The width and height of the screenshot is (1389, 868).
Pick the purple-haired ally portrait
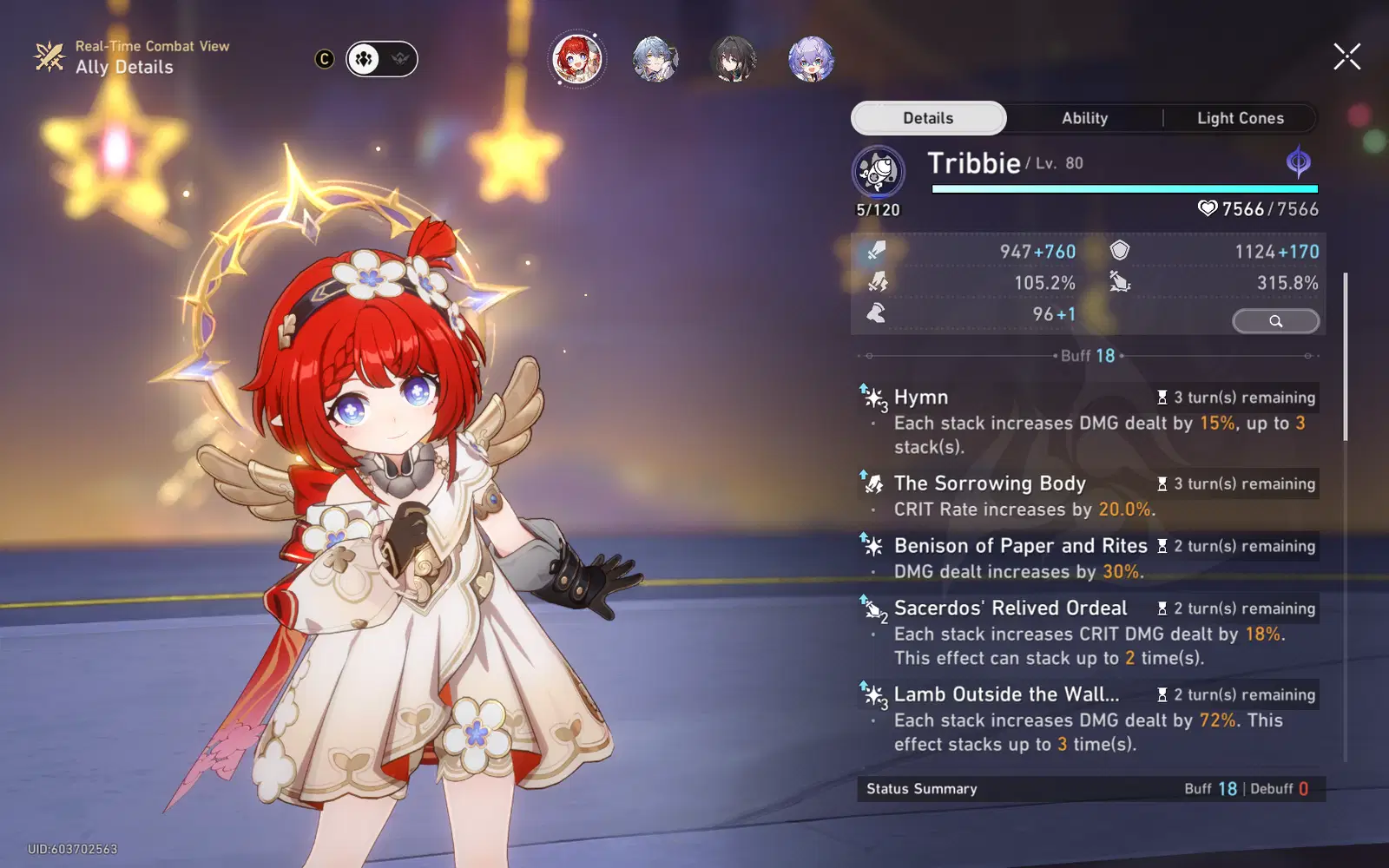[811, 59]
